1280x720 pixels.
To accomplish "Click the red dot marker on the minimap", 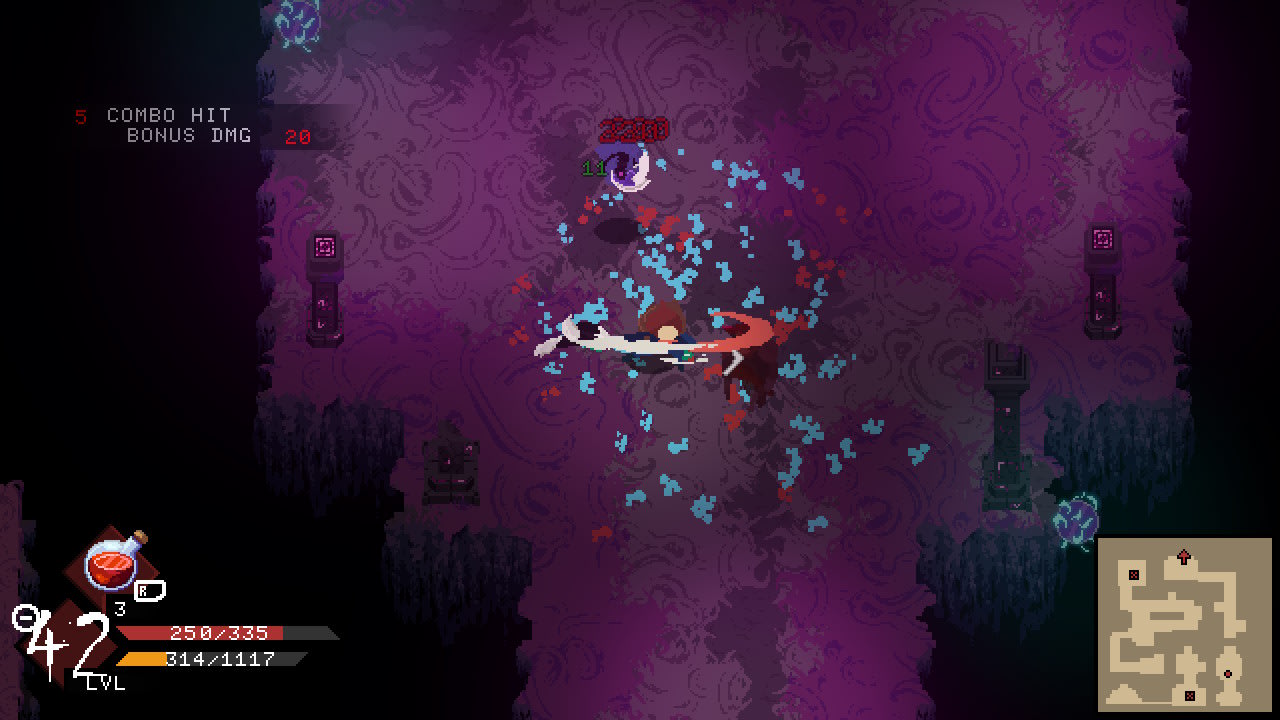I will [1228, 673].
